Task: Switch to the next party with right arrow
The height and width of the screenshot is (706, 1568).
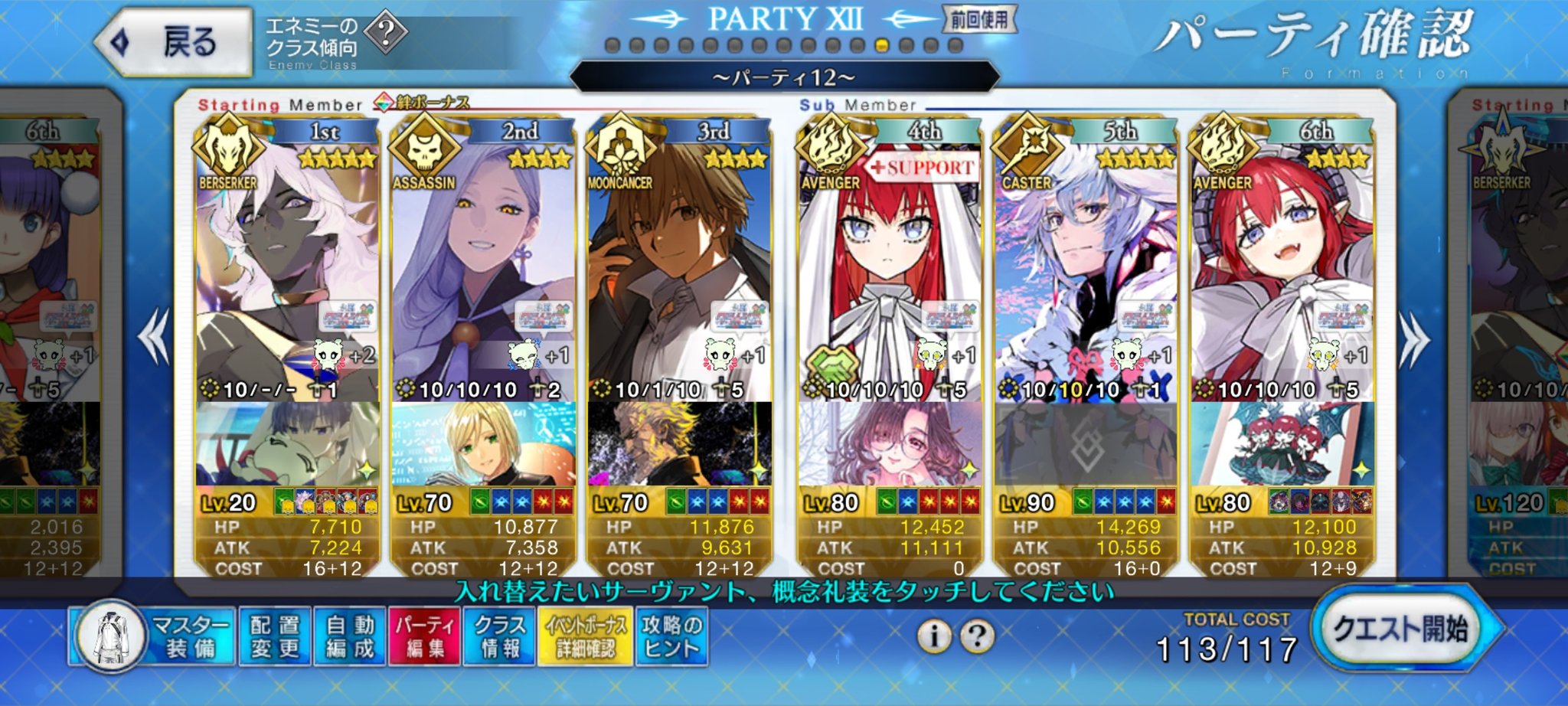Action: coord(1413,338)
